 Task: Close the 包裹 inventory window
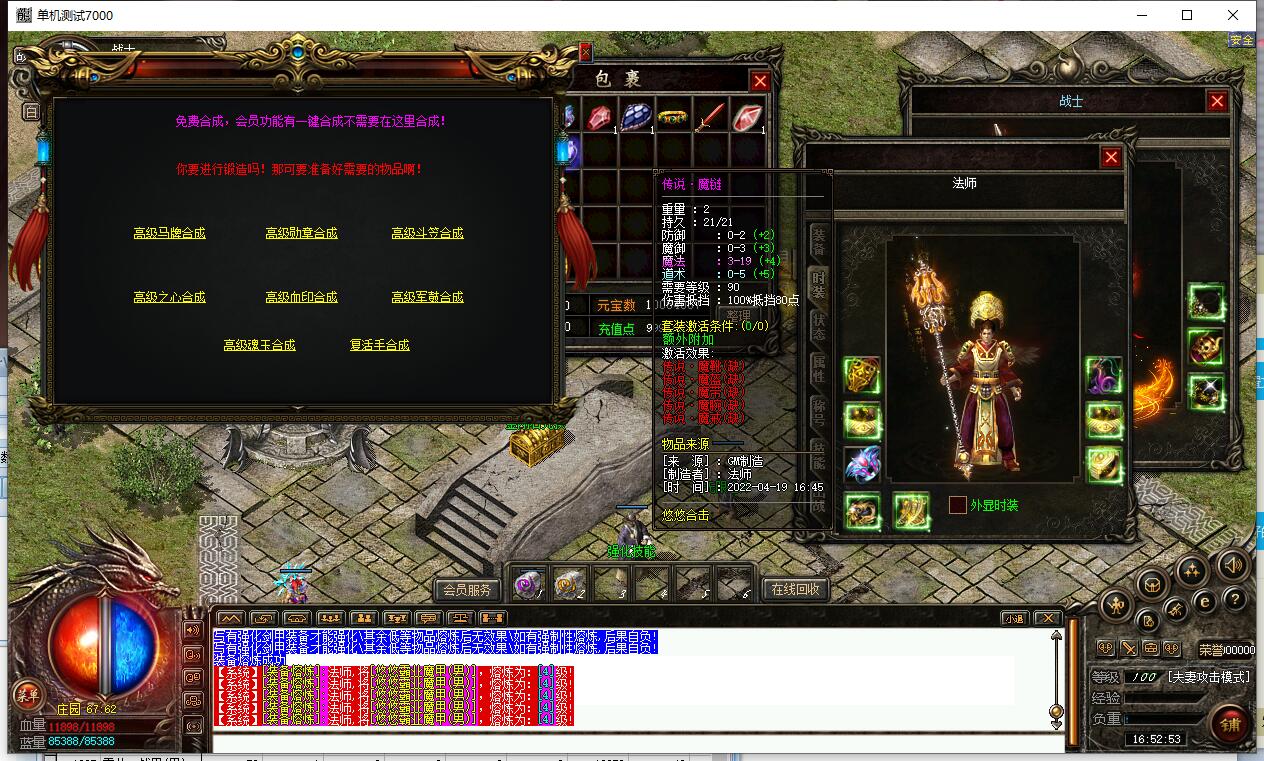coord(760,81)
